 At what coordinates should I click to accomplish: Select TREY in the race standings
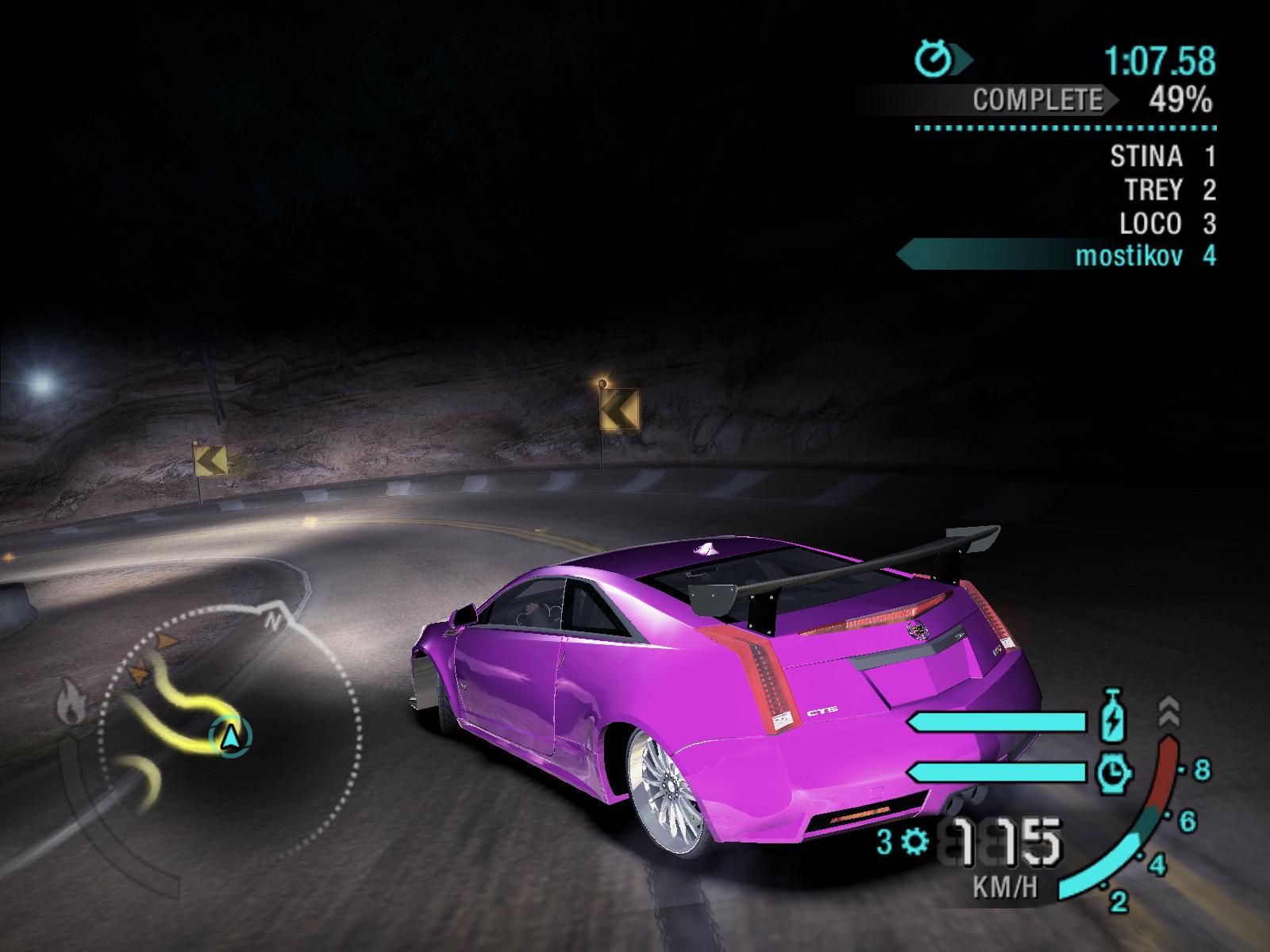tap(1169, 190)
